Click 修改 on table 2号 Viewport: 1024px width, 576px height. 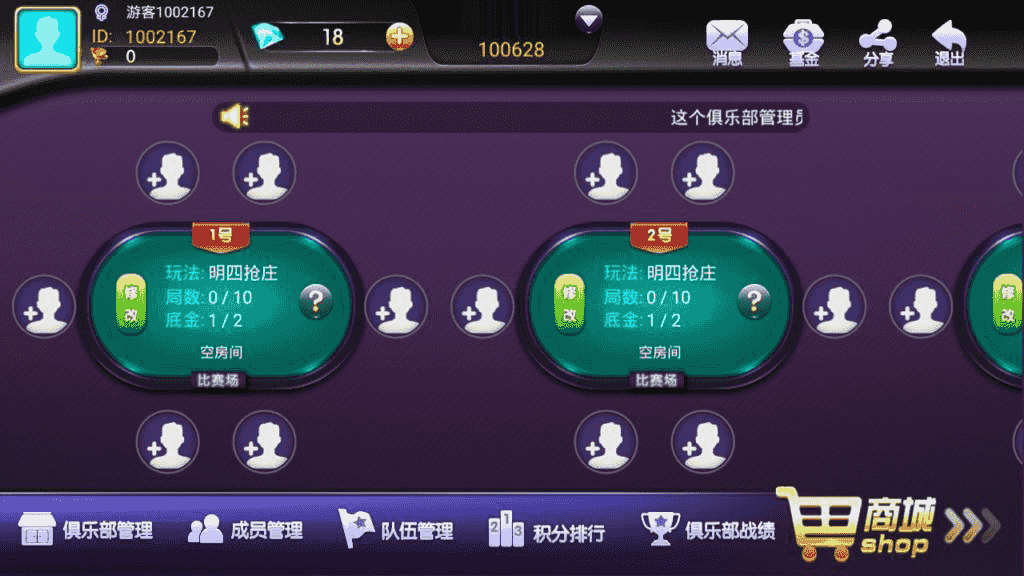coord(568,303)
